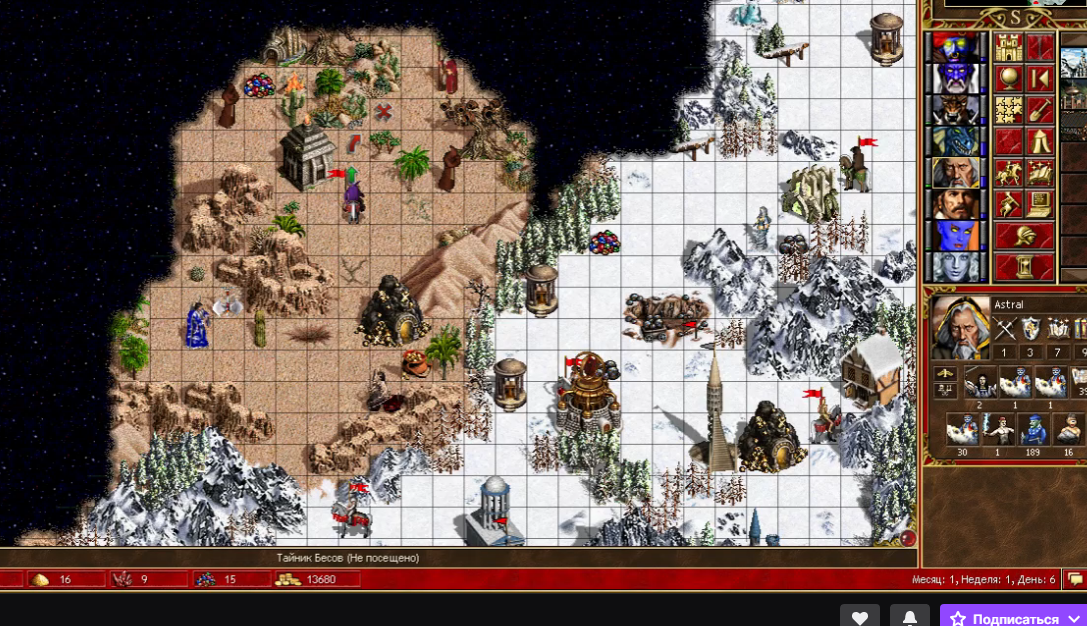The height and width of the screenshot is (626, 1087).
Task: End the turn with hourglass button
Action: (1025, 267)
